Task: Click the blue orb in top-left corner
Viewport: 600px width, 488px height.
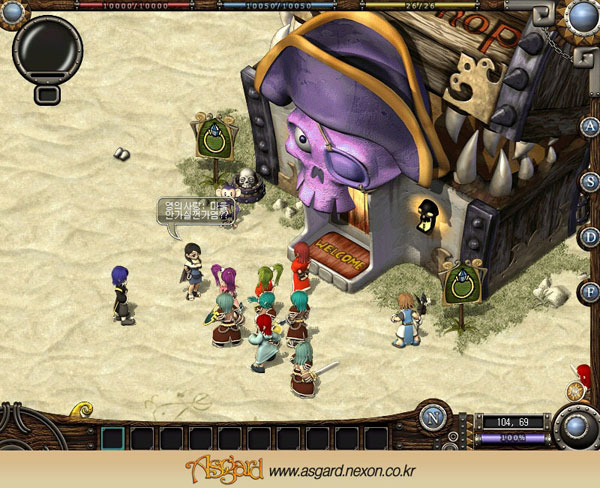Action: coord(13,12)
